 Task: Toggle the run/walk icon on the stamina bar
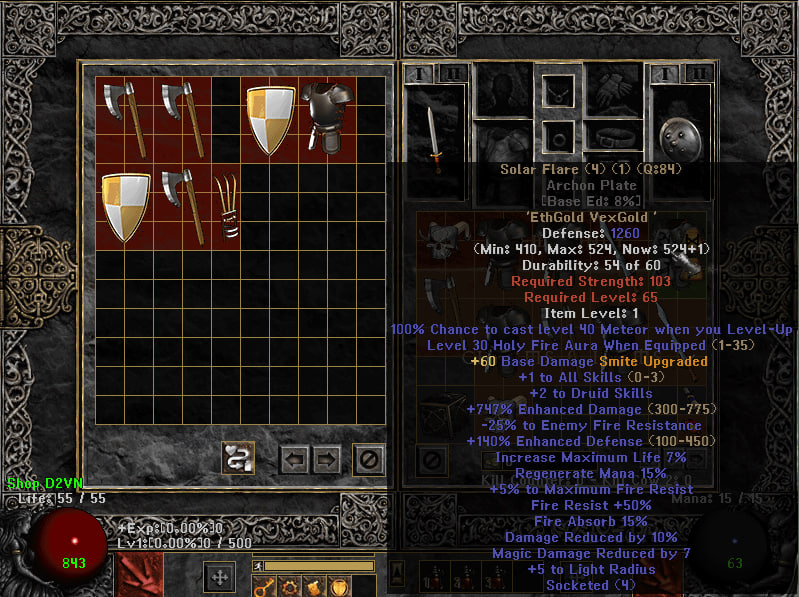[x=258, y=567]
